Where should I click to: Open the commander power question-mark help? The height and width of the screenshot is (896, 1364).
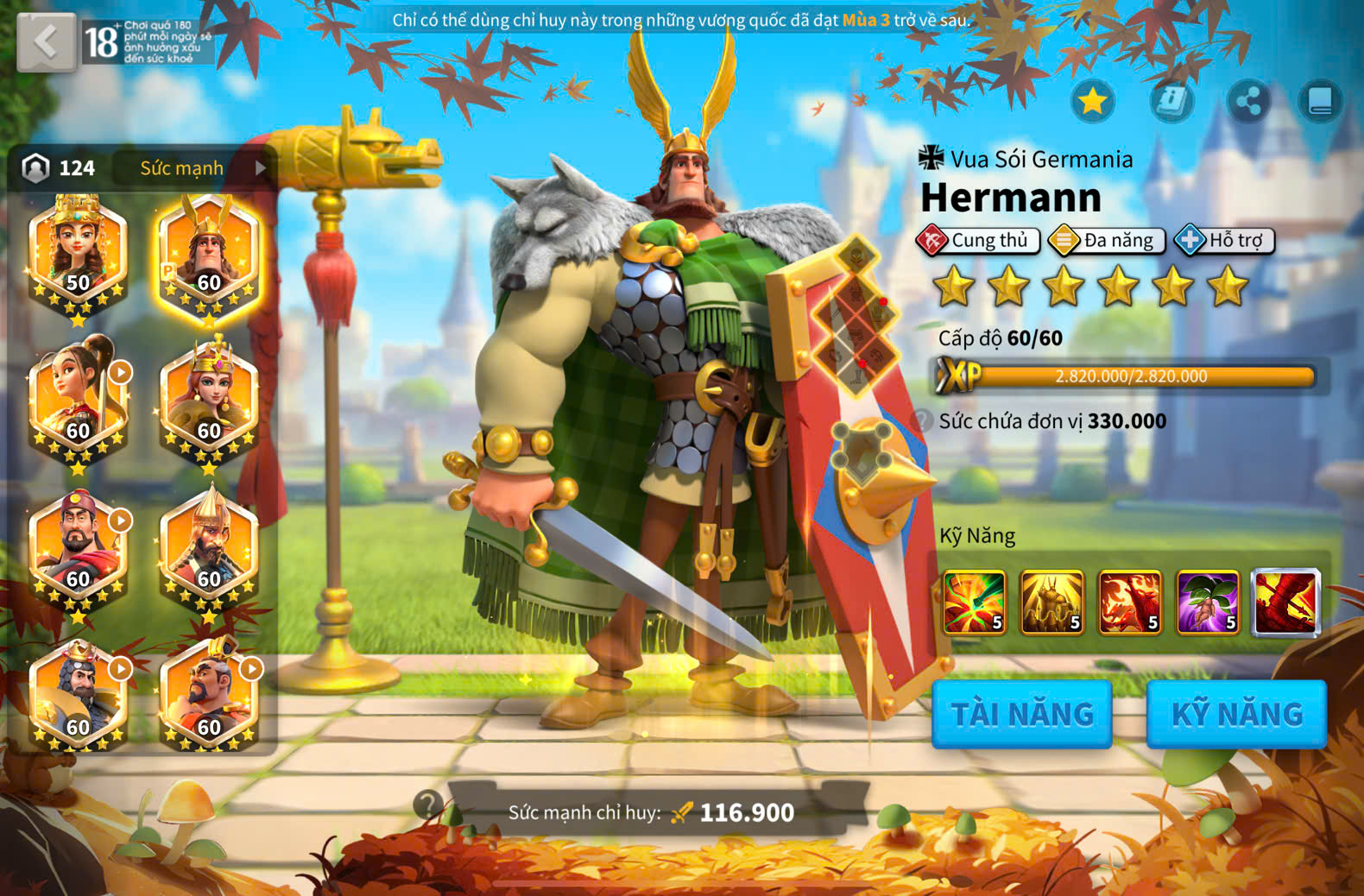click(x=427, y=805)
